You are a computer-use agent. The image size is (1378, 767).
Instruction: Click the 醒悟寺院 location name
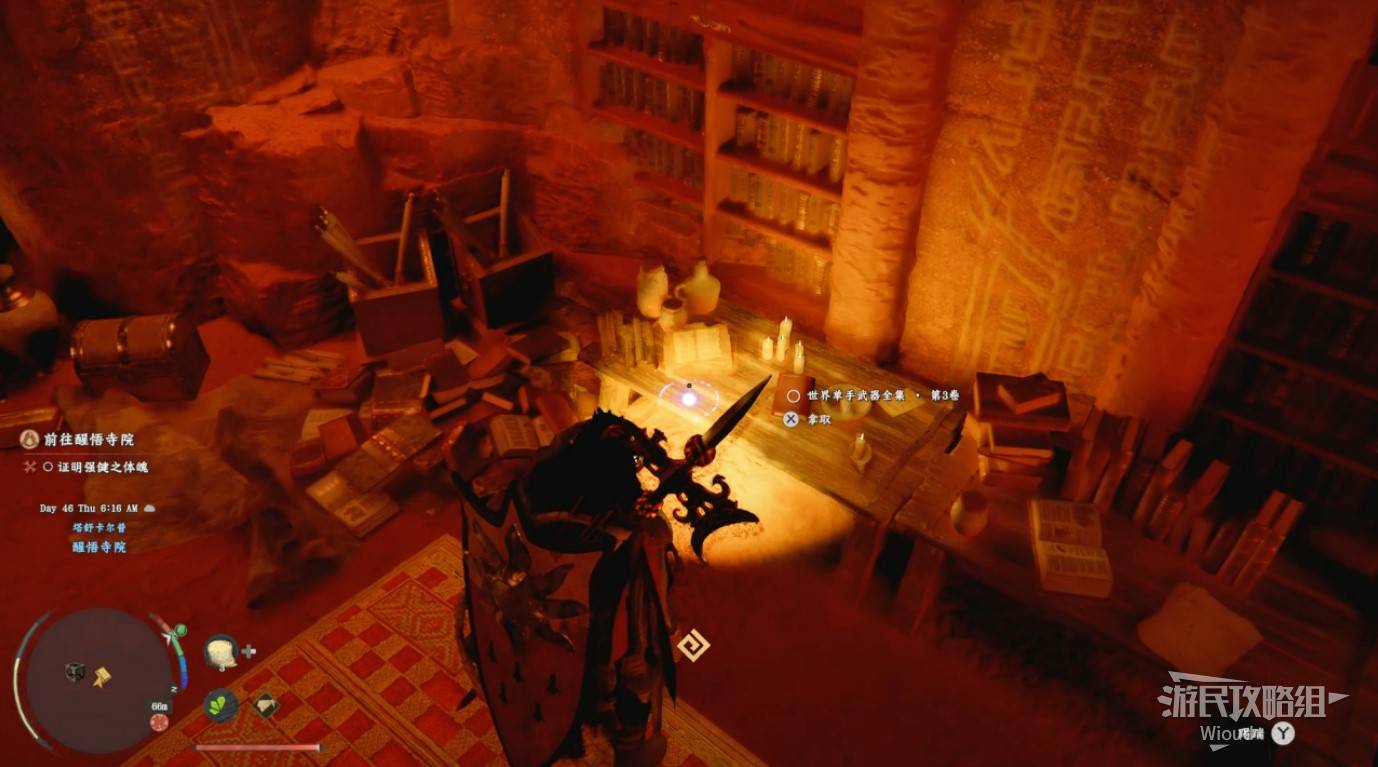pyautogui.click(x=99, y=547)
